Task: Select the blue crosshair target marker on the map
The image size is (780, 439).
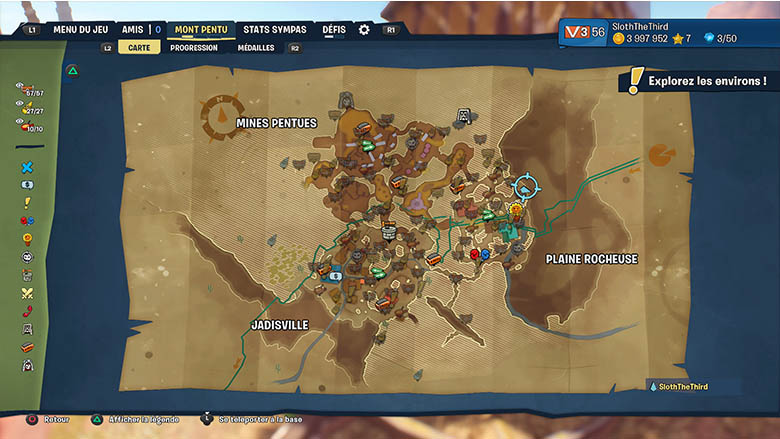Action: click(x=525, y=185)
